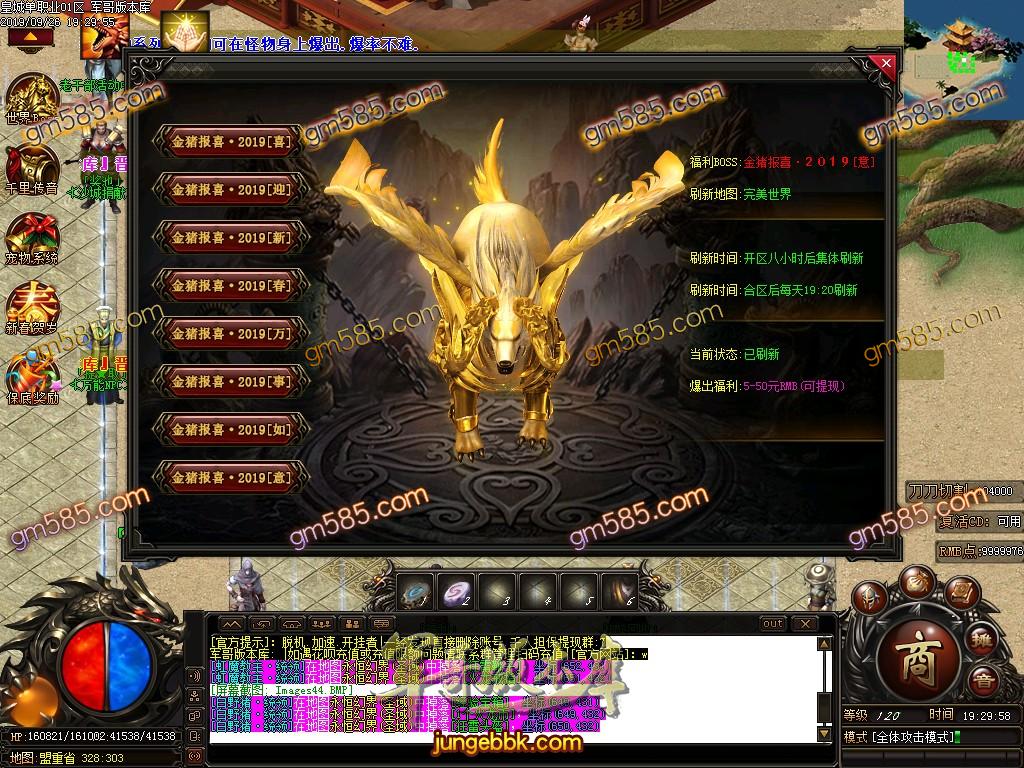The height and width of the screenshot is (768, 1024).
Task: Click the round 摊 stall button
Action: tap(983, 635)
